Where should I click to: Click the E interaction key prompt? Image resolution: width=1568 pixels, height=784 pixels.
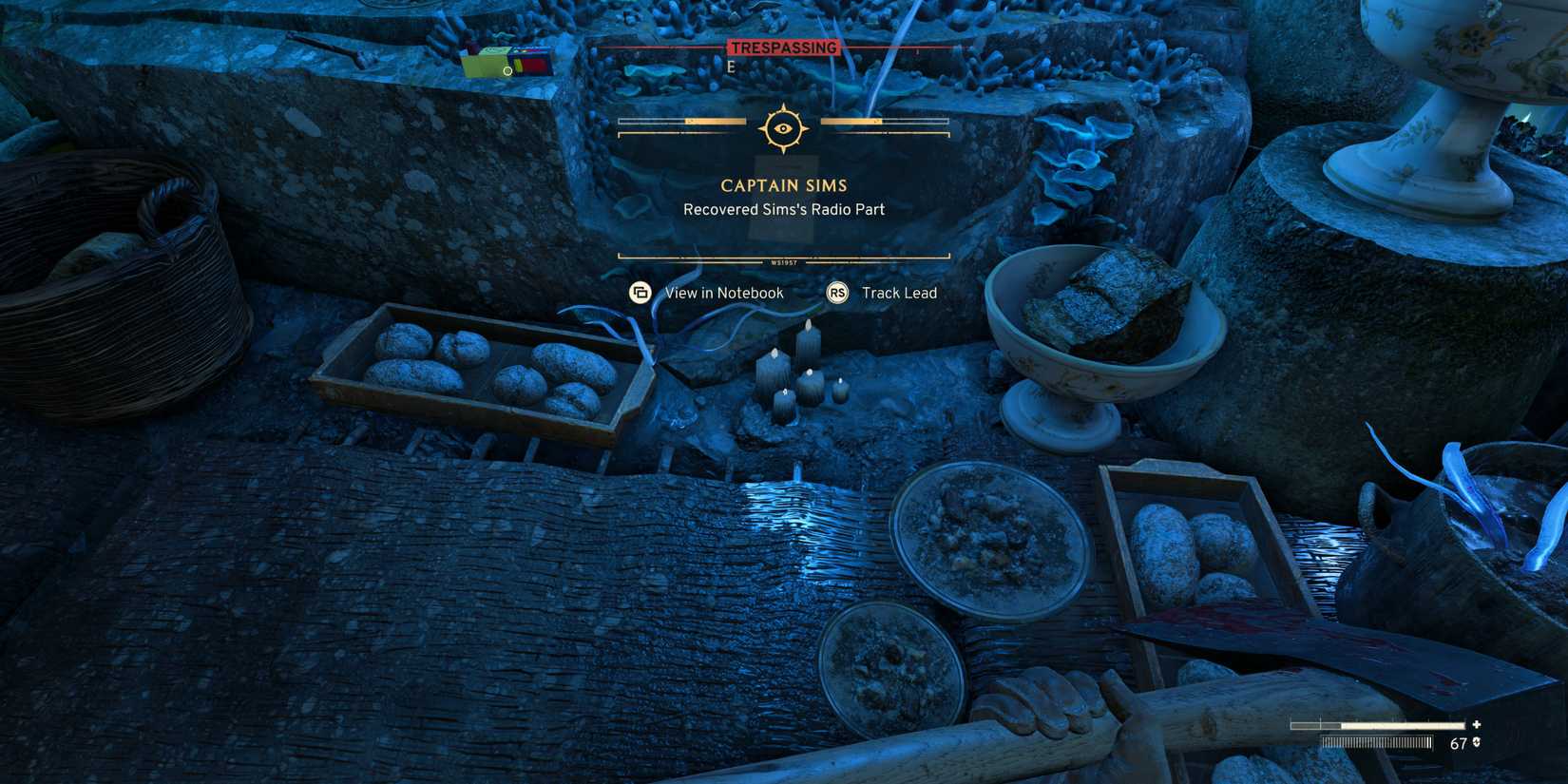(730, 67)
